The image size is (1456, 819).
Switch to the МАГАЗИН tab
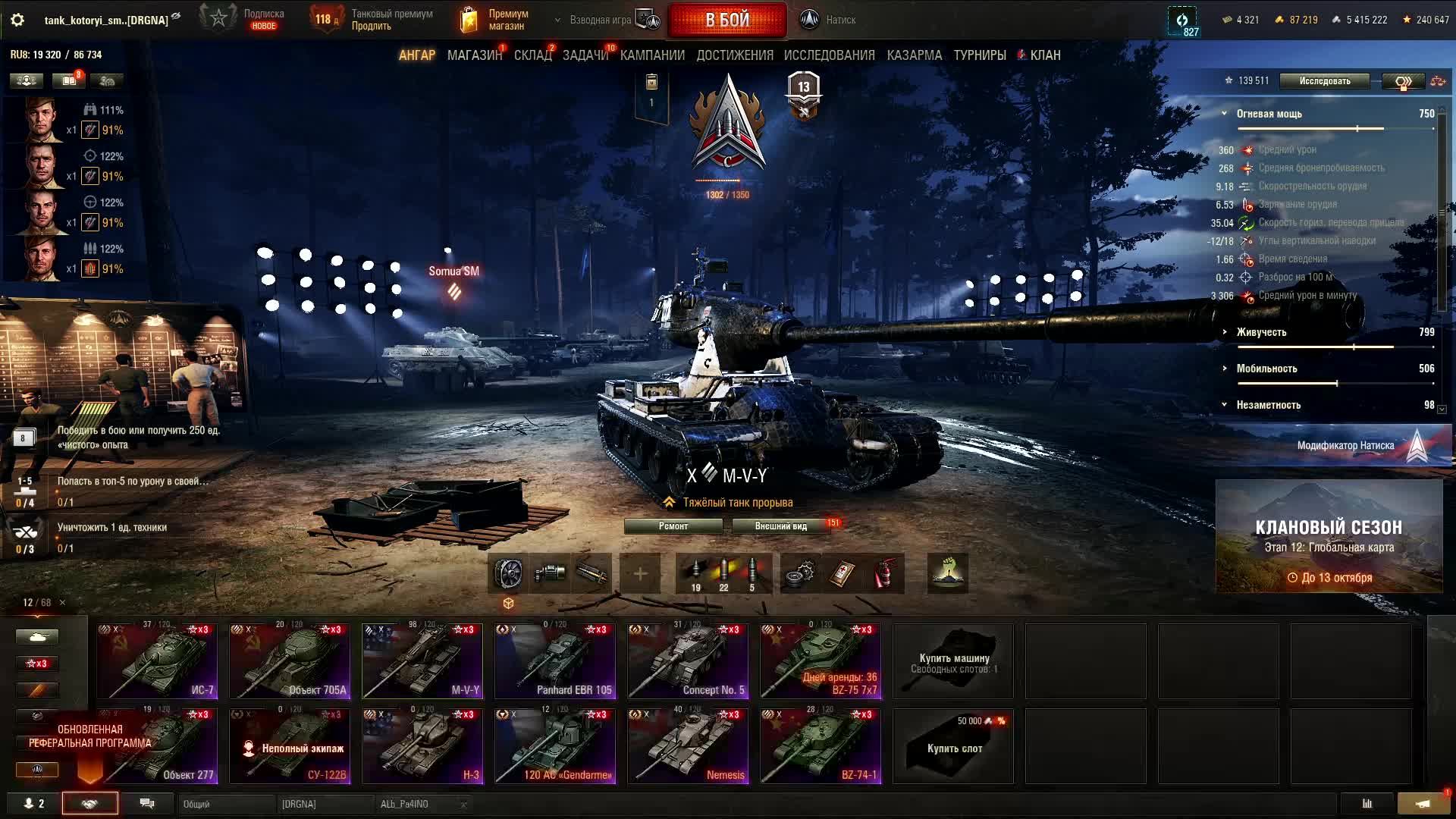(474, 55)
